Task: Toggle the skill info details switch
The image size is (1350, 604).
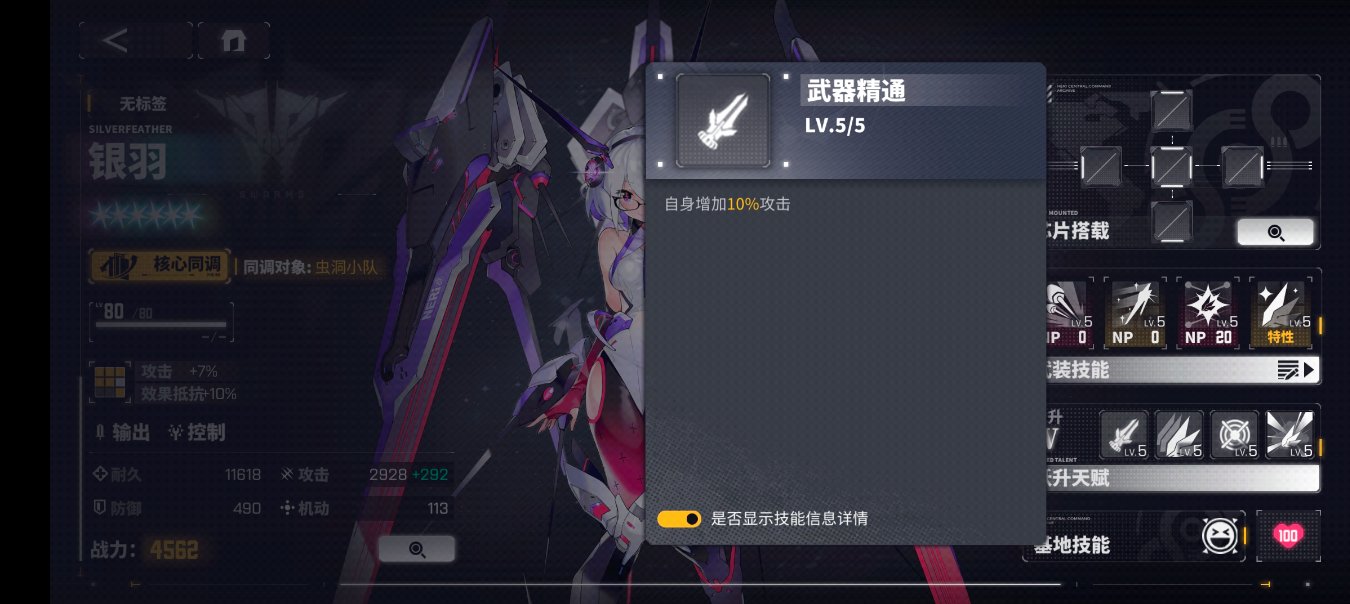Action: pyautogui.click(x=679, y=519)
